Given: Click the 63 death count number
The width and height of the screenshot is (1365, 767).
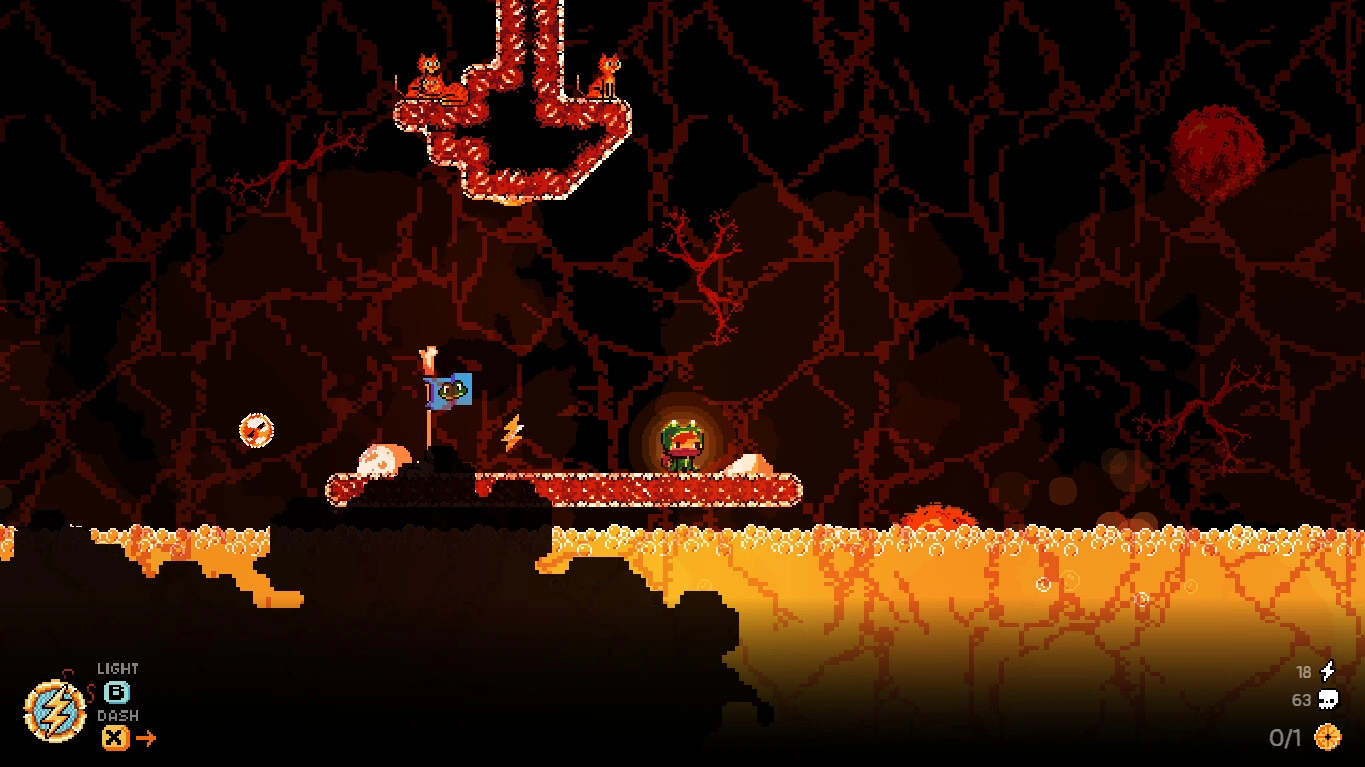Looking at the screenshot, I should pyautogui.click(x=1303, y=700).
